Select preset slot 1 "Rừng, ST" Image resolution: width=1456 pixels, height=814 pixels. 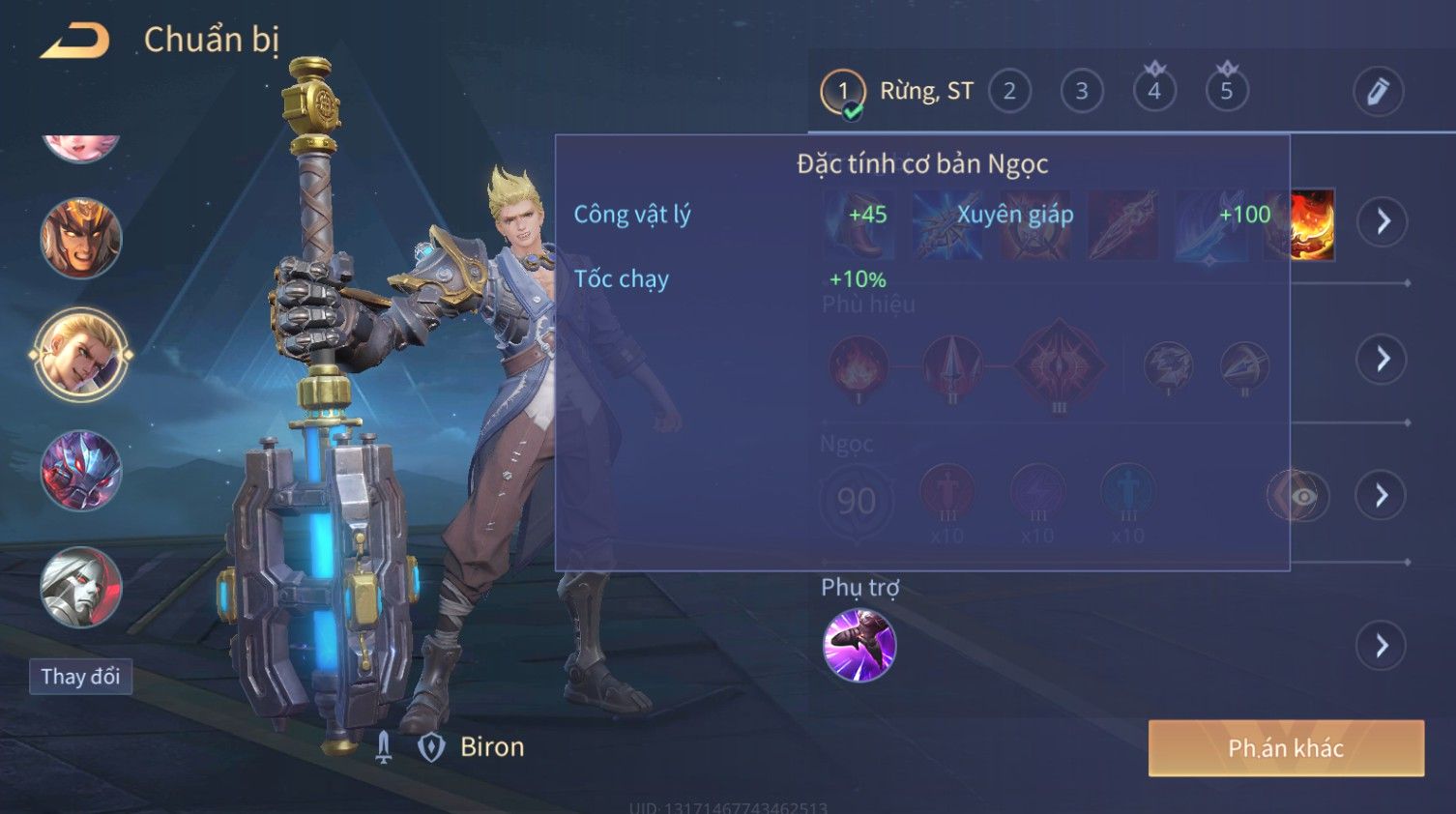tap(843, 92)
